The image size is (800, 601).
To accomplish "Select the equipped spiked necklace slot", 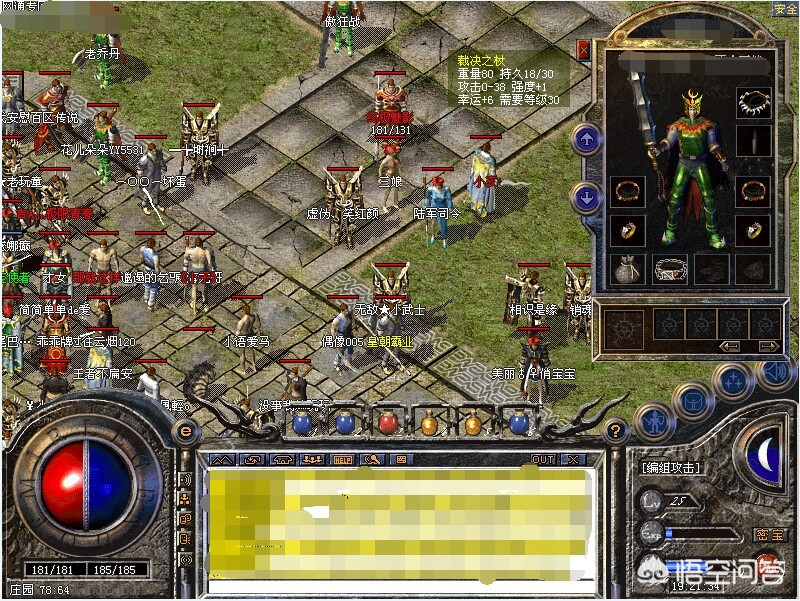I will coord(754,102).
